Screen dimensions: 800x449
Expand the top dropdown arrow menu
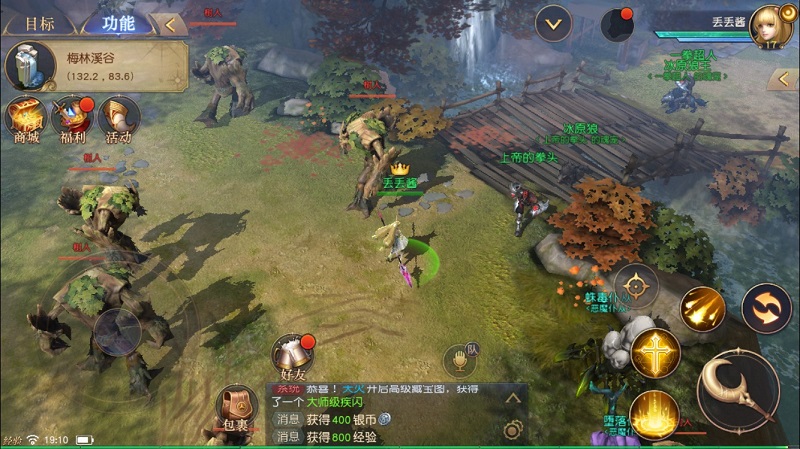click(553, 23)
